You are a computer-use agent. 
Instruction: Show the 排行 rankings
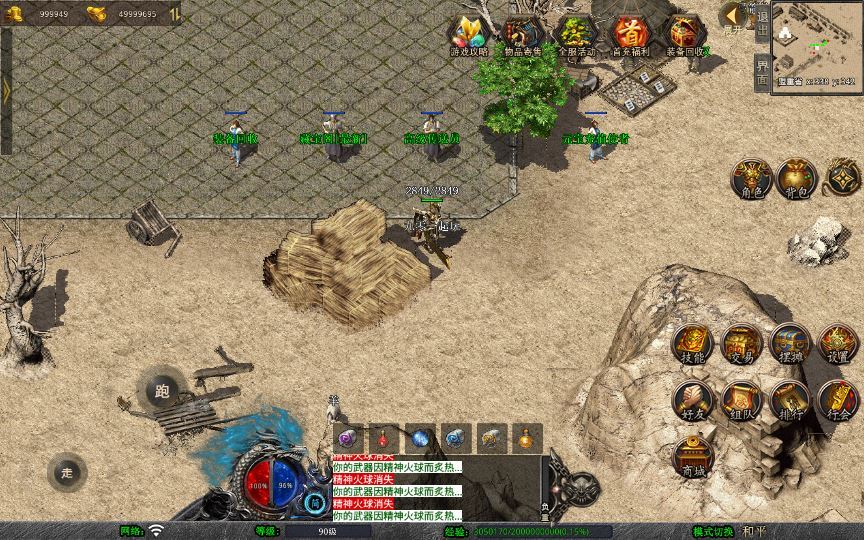[x=790, y=400]
